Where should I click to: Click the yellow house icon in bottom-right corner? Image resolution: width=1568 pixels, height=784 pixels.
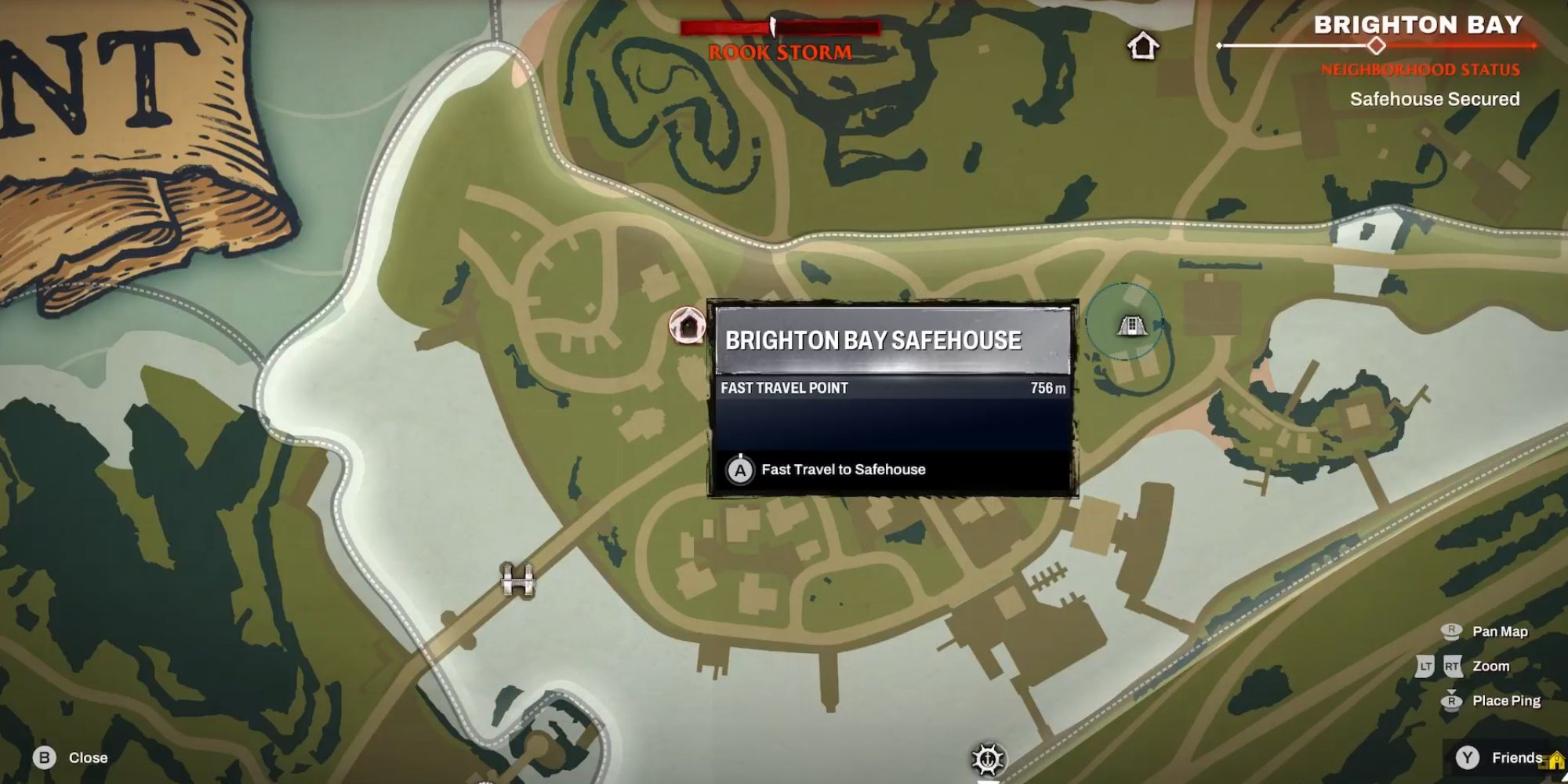pos(1557,760)
